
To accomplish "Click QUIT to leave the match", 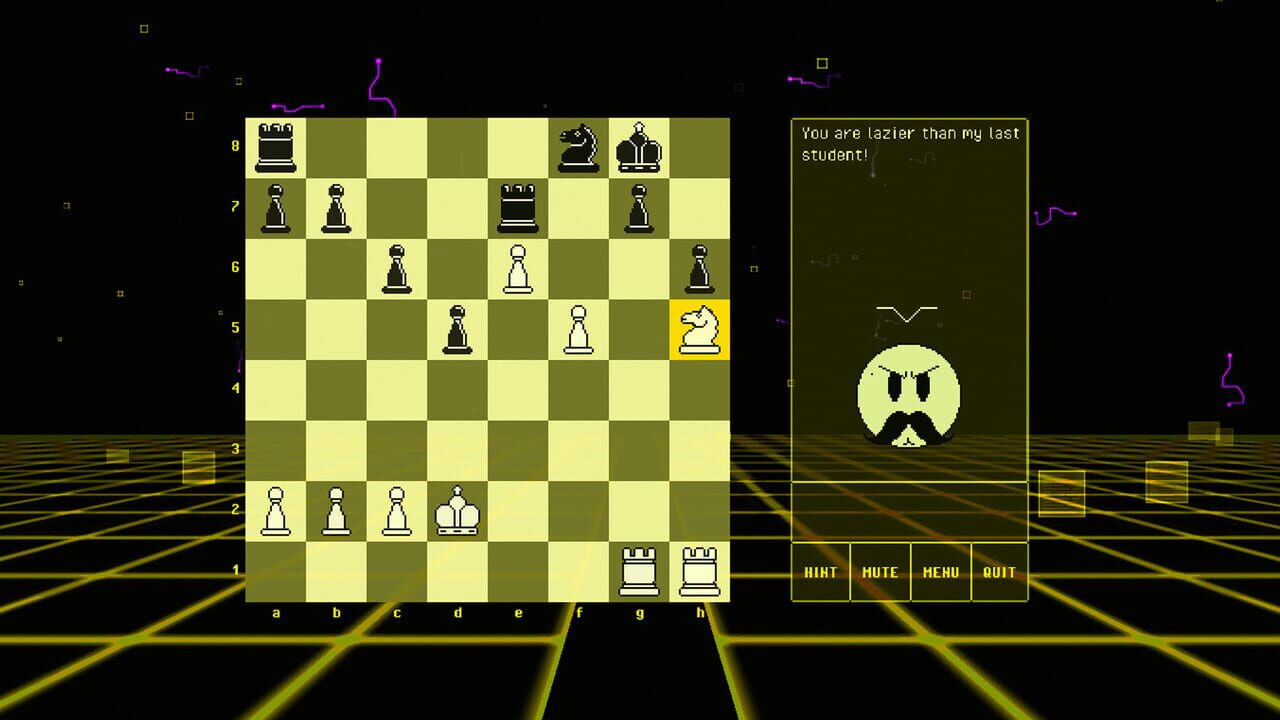I will click(999, 572).
